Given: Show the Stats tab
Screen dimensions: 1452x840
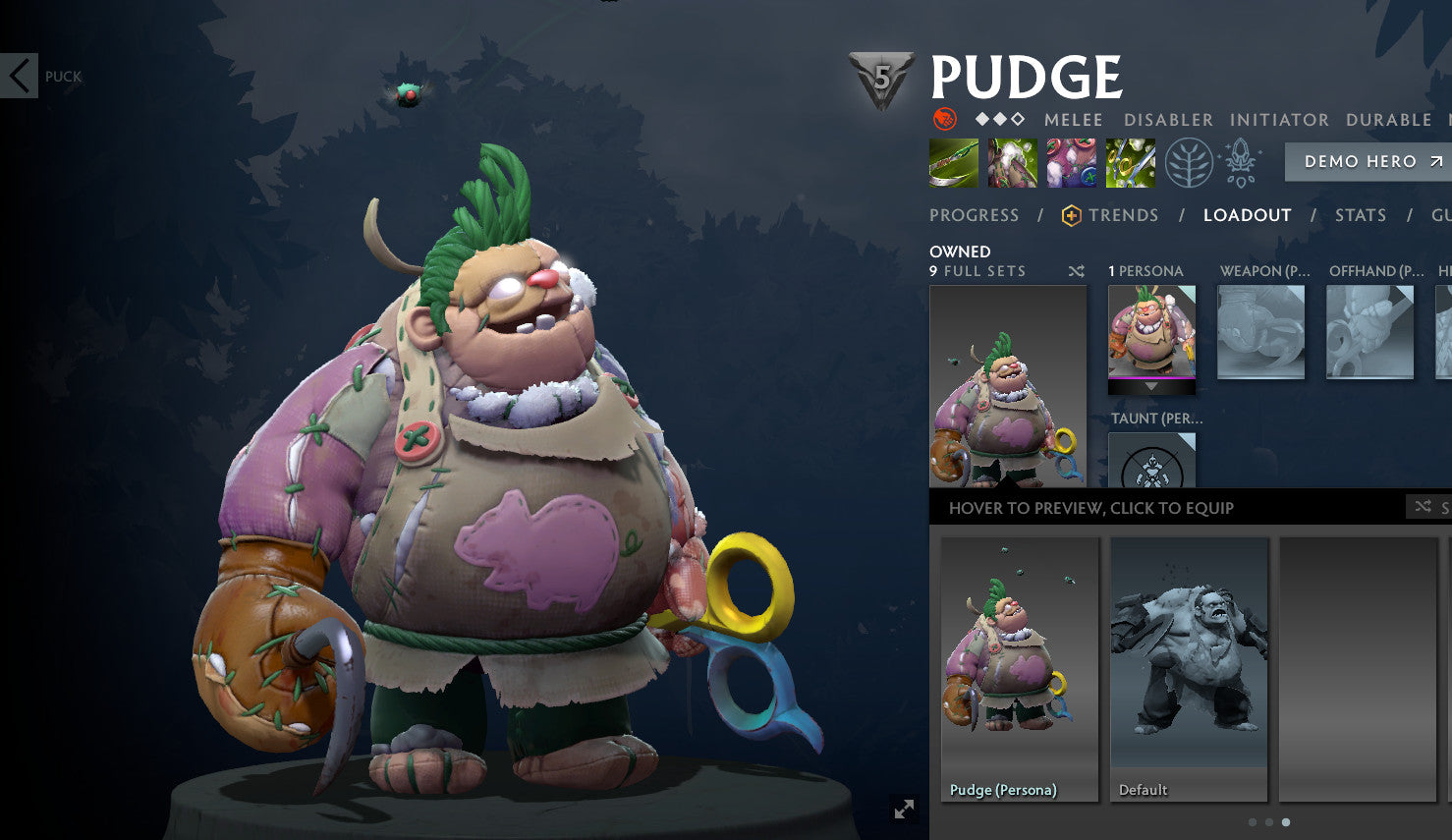Looking at the screenshot, I should [1360, 215].
